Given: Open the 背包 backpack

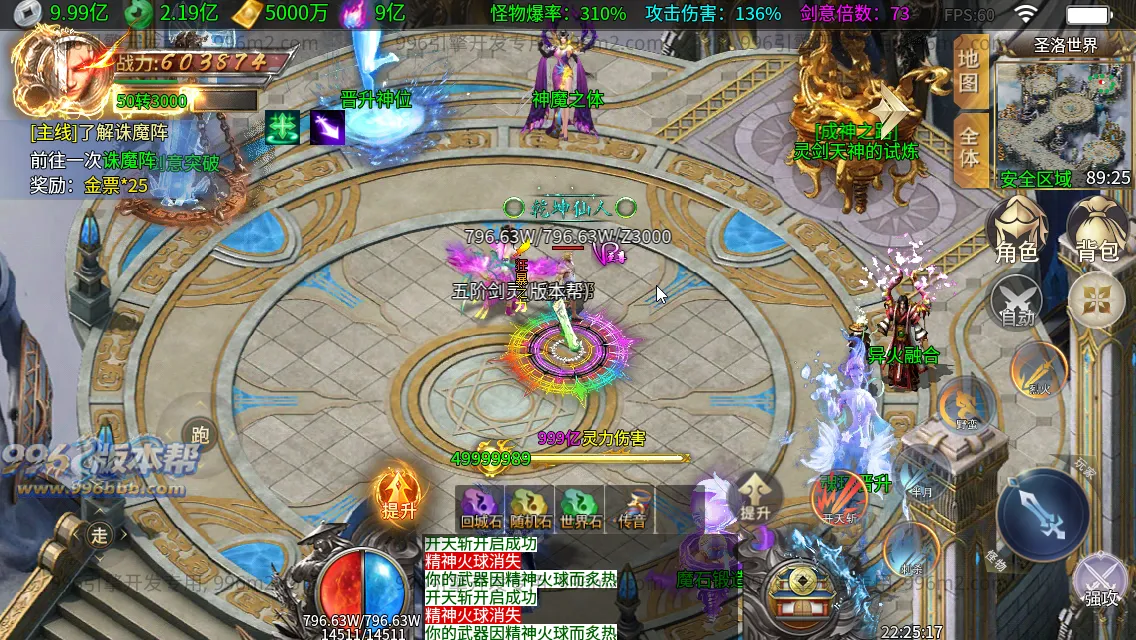Looking at the screenshot, I should [x=1096, y=228].
